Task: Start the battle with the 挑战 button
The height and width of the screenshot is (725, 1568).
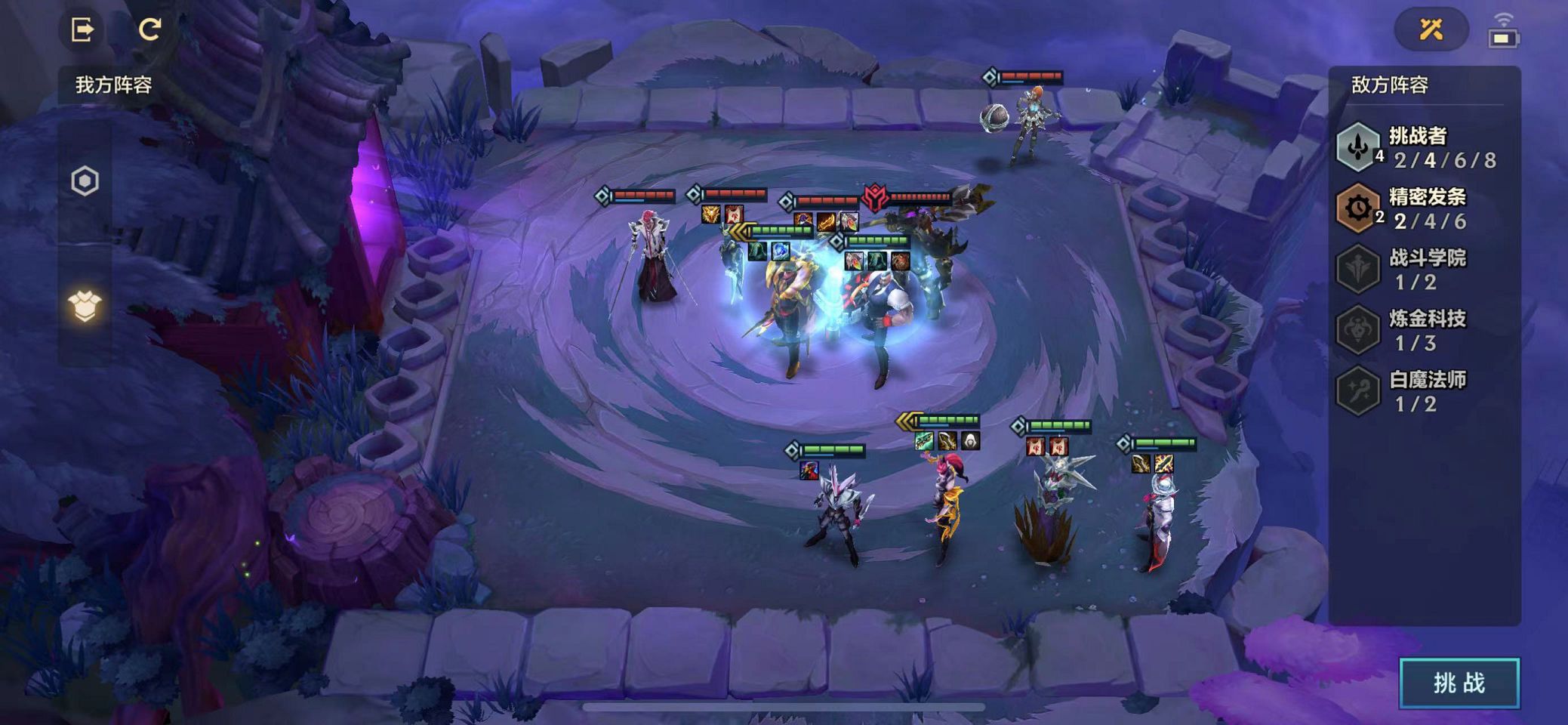Action: coord(1459,683)
